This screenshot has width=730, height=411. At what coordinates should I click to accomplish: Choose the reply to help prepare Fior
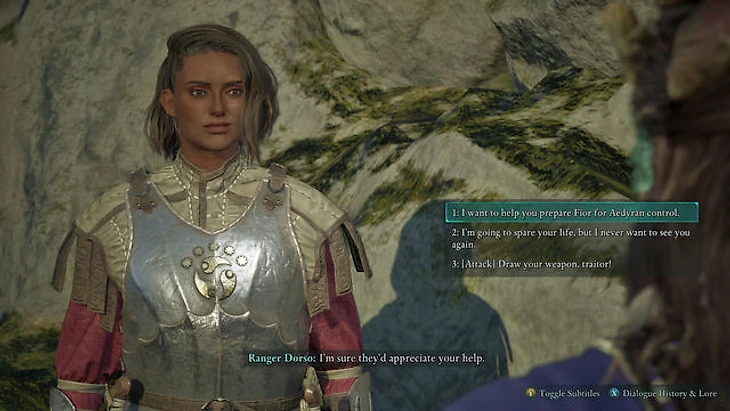click(x=567, y=213)
